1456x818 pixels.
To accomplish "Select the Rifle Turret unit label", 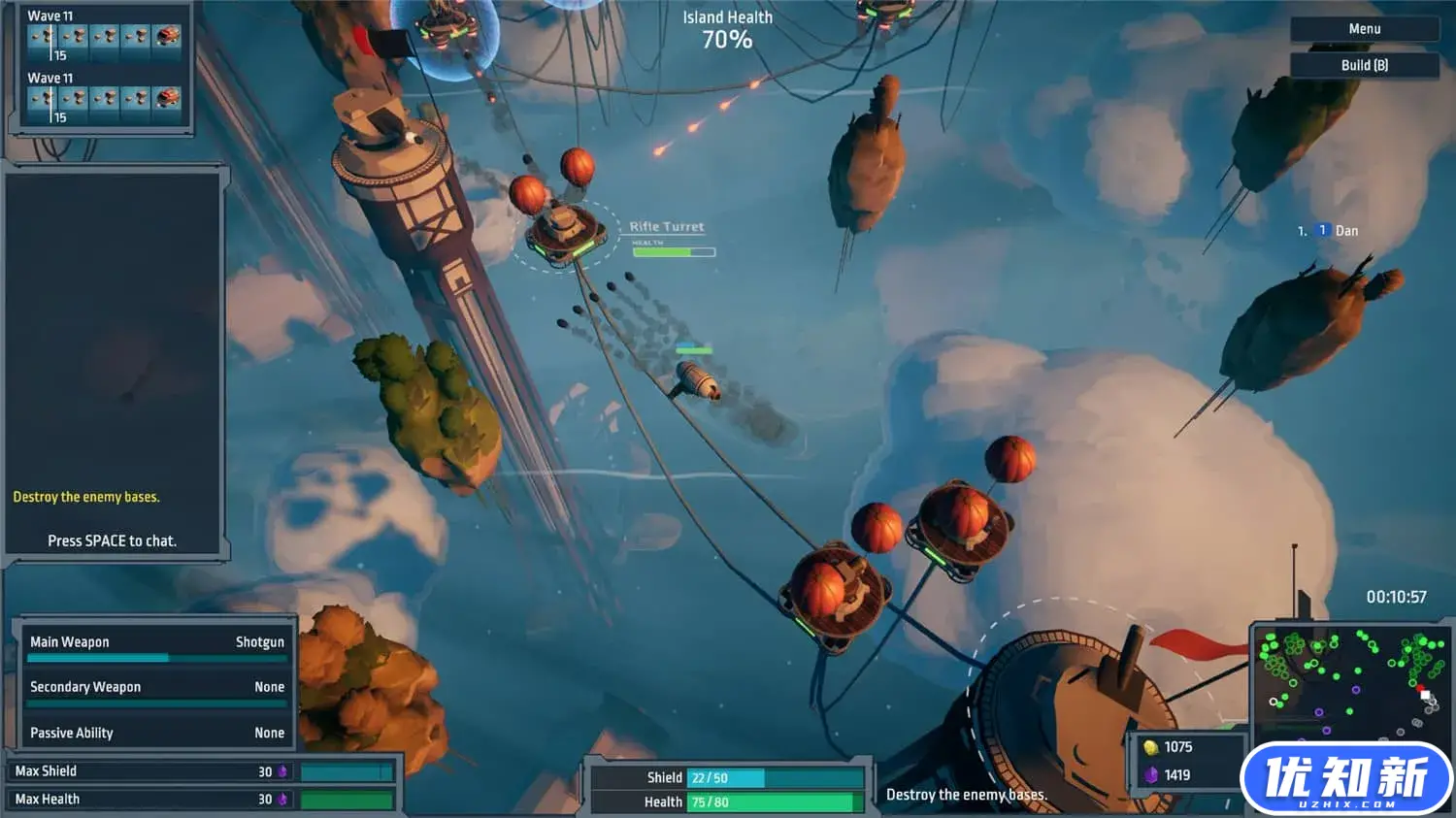I will pos(667,227).
